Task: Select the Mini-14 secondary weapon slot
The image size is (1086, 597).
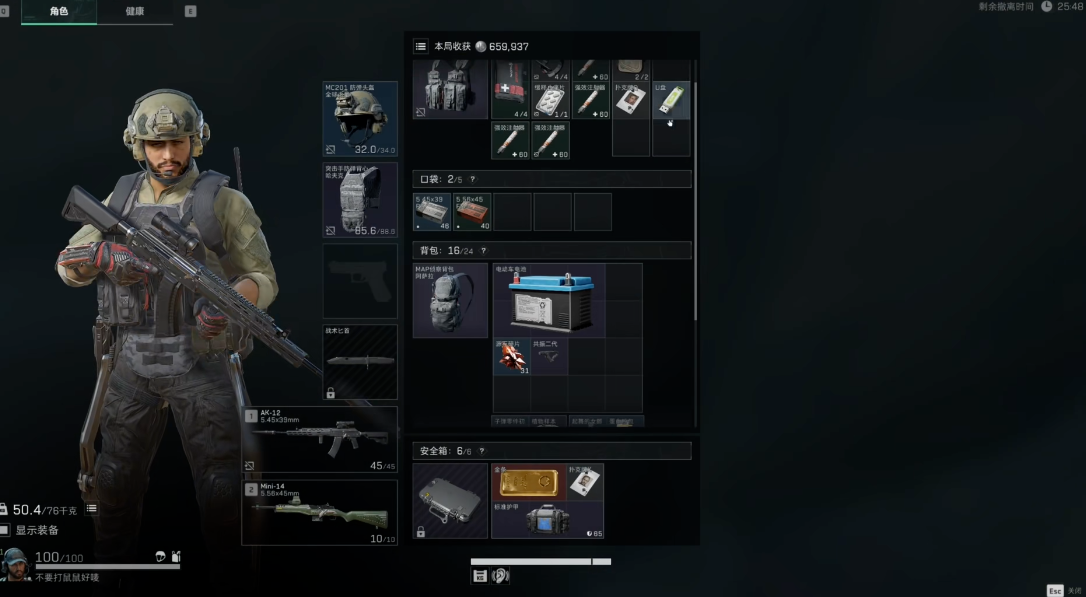Action: click(x=320, y=512)
